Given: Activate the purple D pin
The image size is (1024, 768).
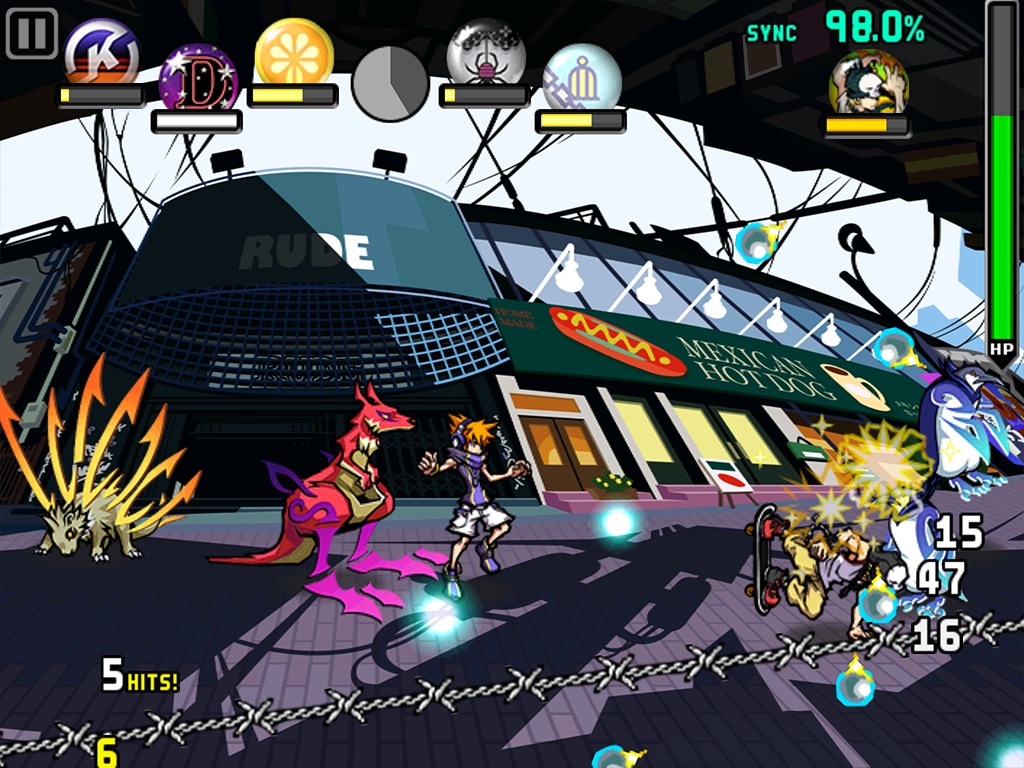Looking at the screenshot, I should click(x=198, y=78).
